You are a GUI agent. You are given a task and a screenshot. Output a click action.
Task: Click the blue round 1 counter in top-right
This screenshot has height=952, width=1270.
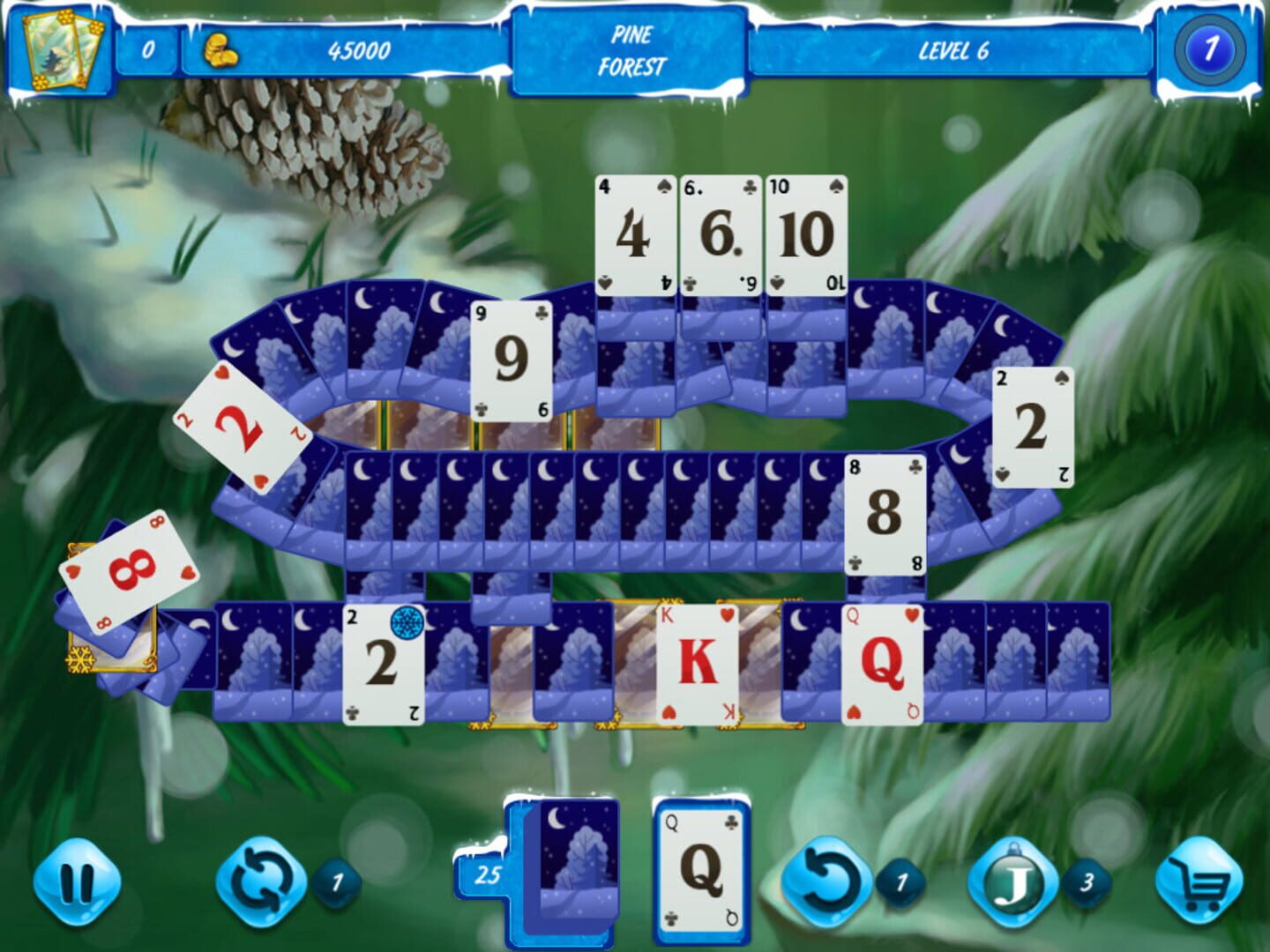[x=1209, y=50]
